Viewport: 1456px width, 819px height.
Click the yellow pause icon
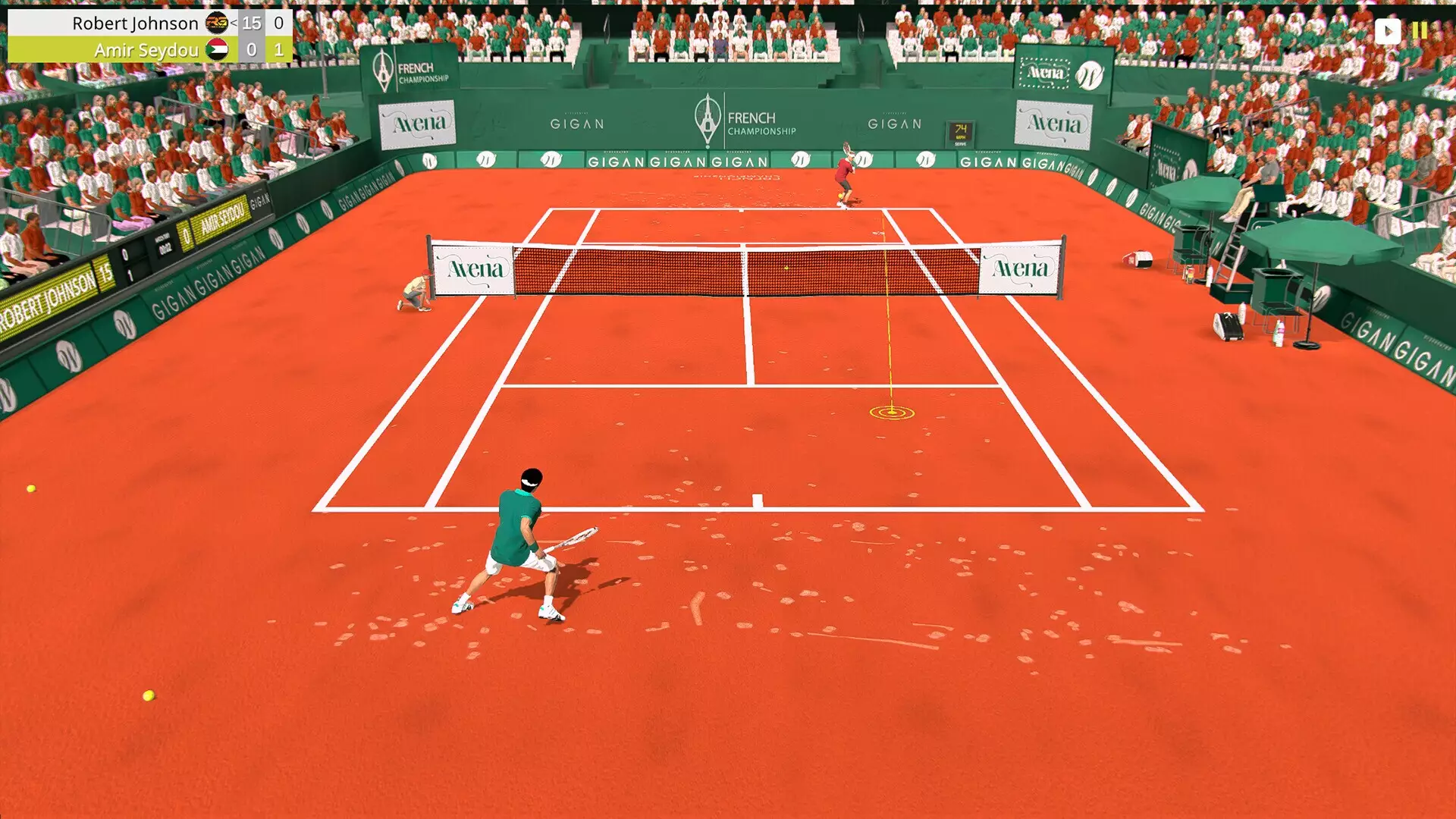(x=1420, y=31)
